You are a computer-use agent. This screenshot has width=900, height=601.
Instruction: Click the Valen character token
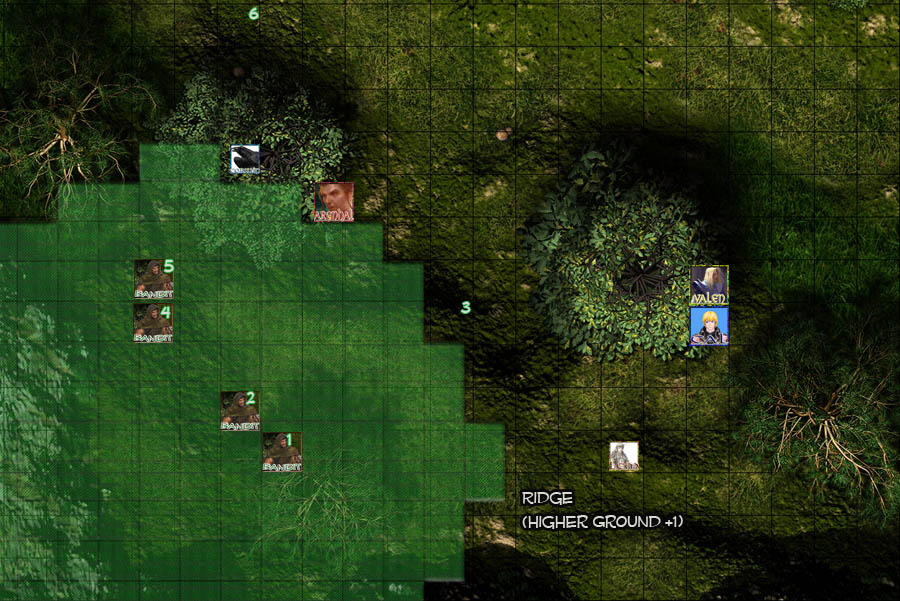[709, 285]
